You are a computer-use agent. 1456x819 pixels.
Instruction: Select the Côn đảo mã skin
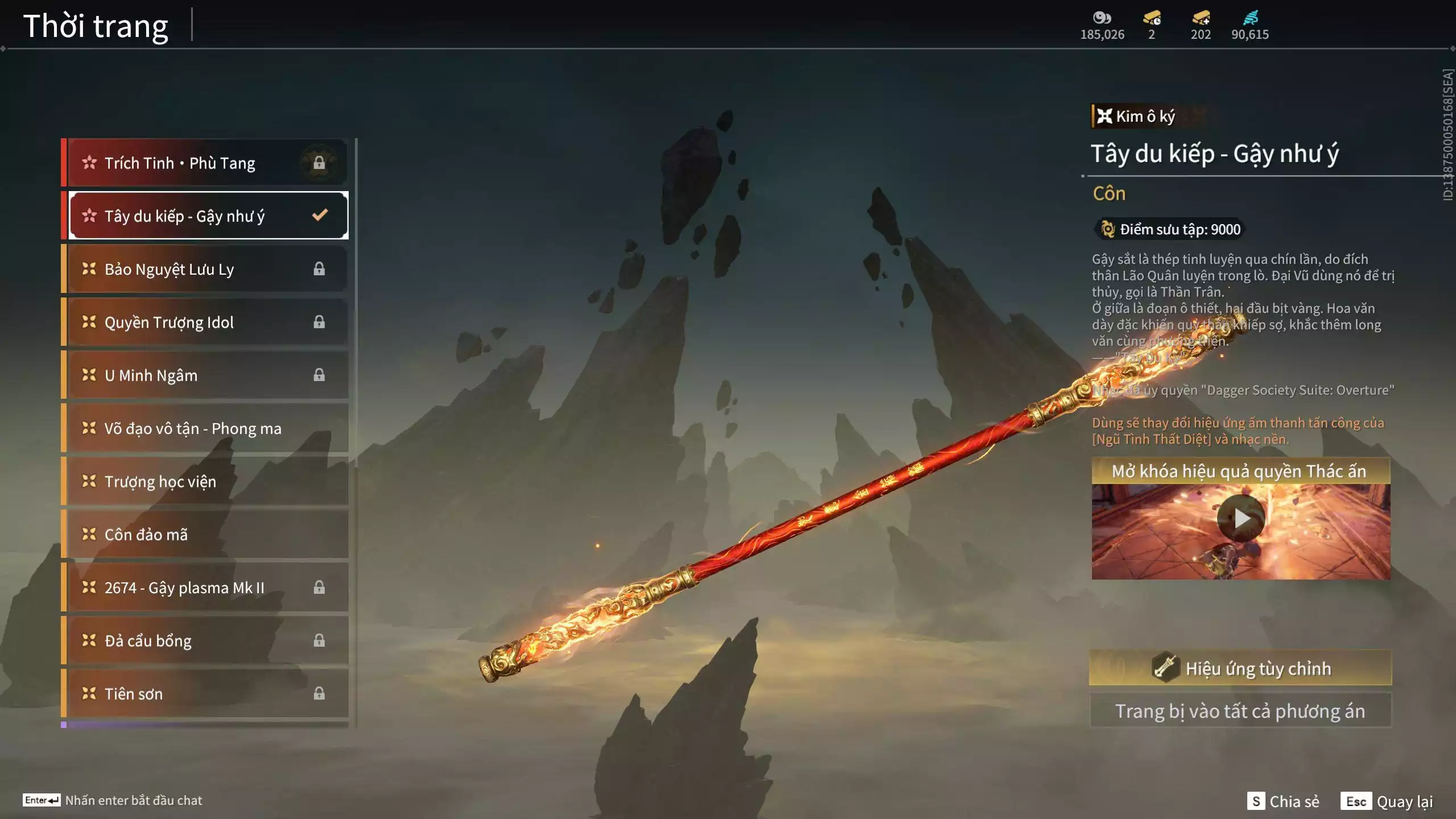205,535
